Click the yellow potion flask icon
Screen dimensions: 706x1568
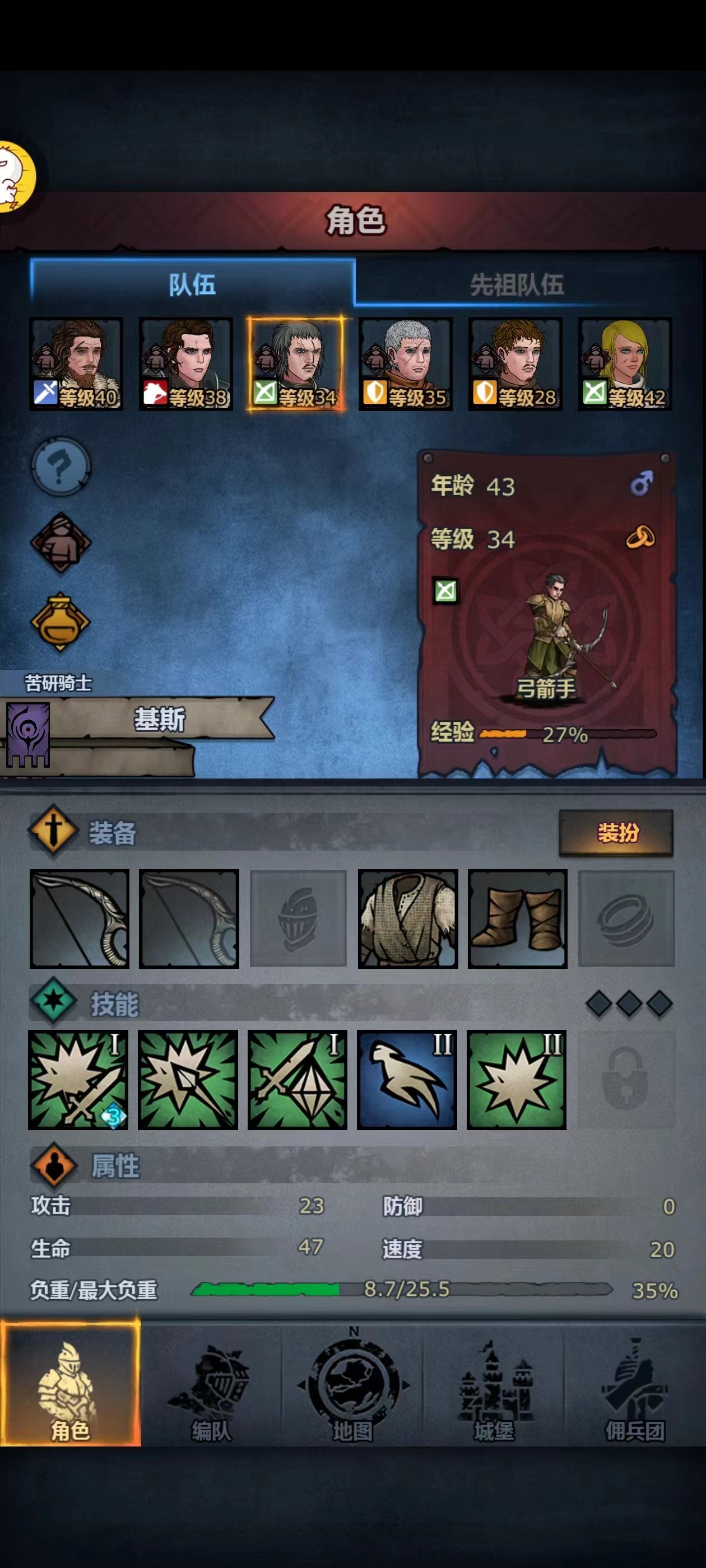[61, 622]
